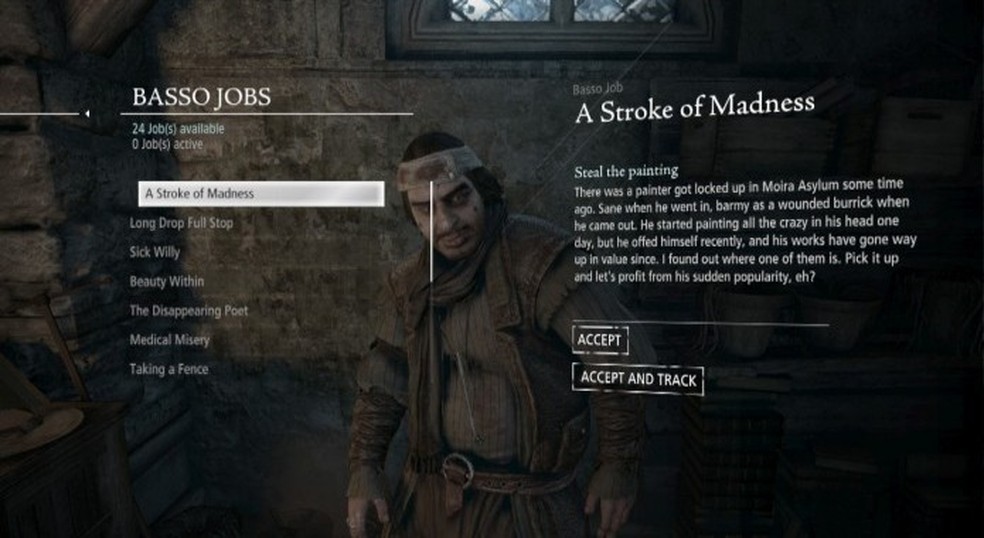Select the A Stroke of Madness job
984x538 pixels.
pyautogui.click(x=260, y=193)
